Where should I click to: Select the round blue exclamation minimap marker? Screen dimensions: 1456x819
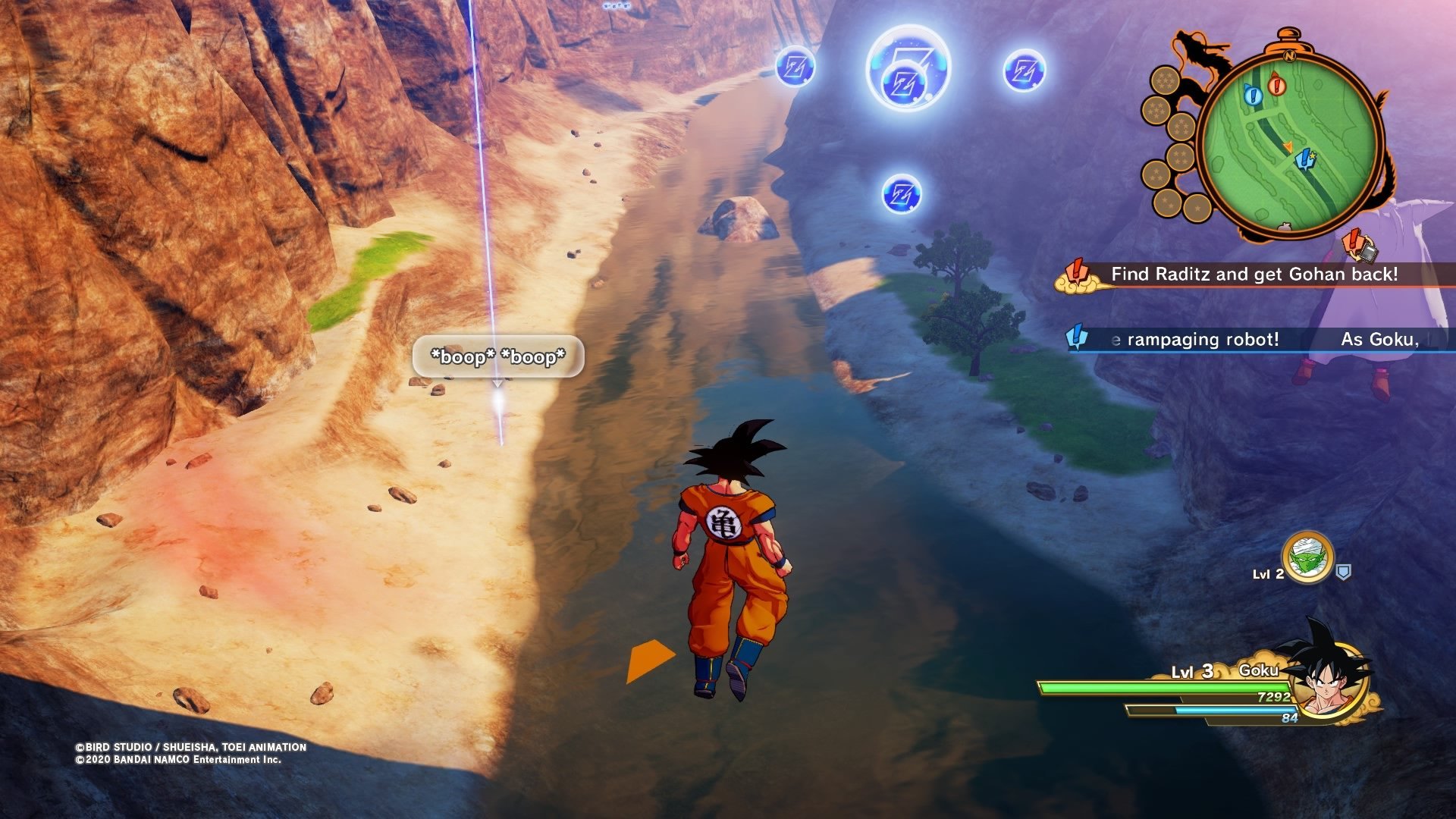coord(1252,96)
